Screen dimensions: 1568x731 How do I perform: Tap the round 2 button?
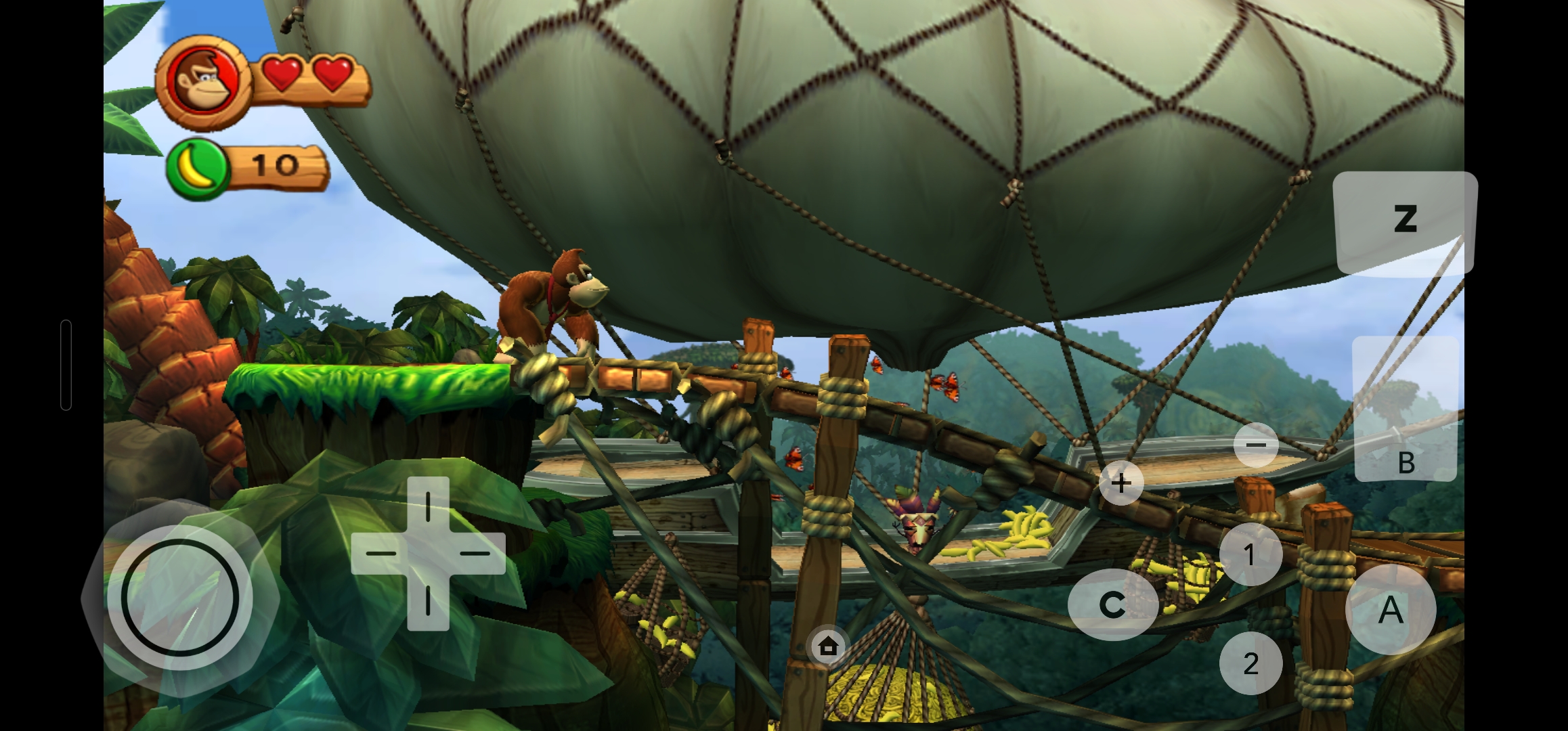pos(1250,663)
